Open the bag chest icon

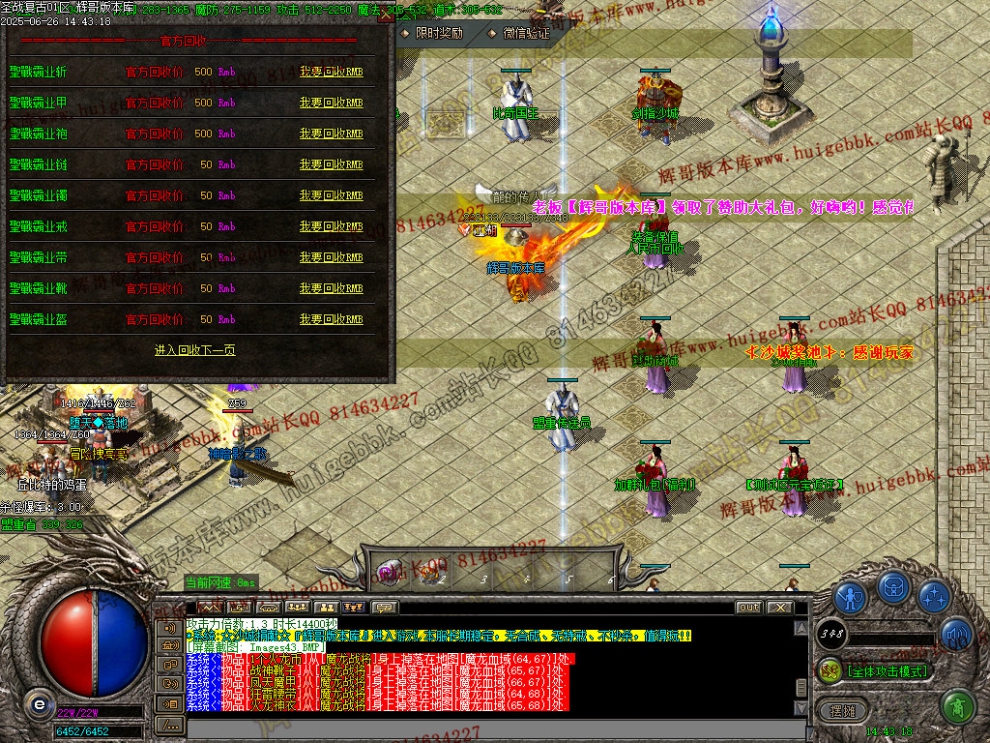[894, 587]
